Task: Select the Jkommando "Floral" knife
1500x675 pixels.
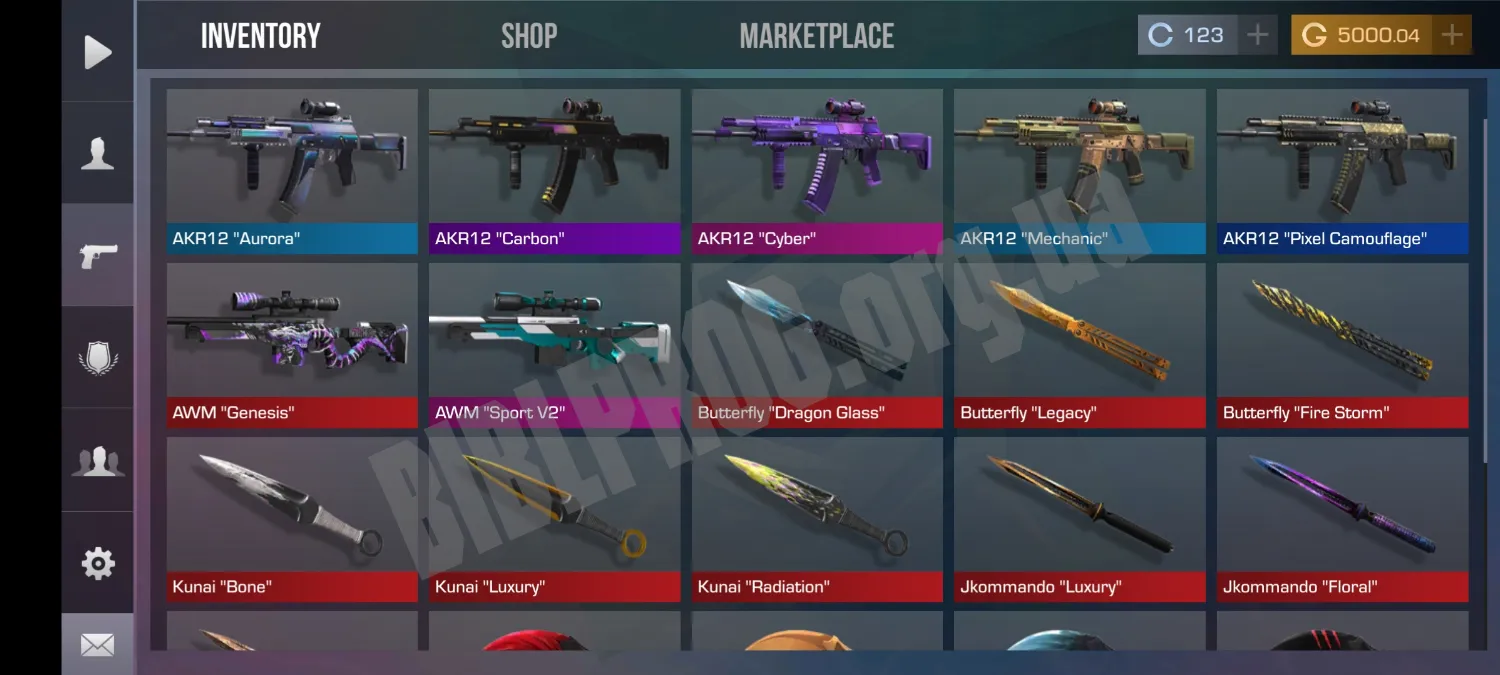Action: 1342,518
